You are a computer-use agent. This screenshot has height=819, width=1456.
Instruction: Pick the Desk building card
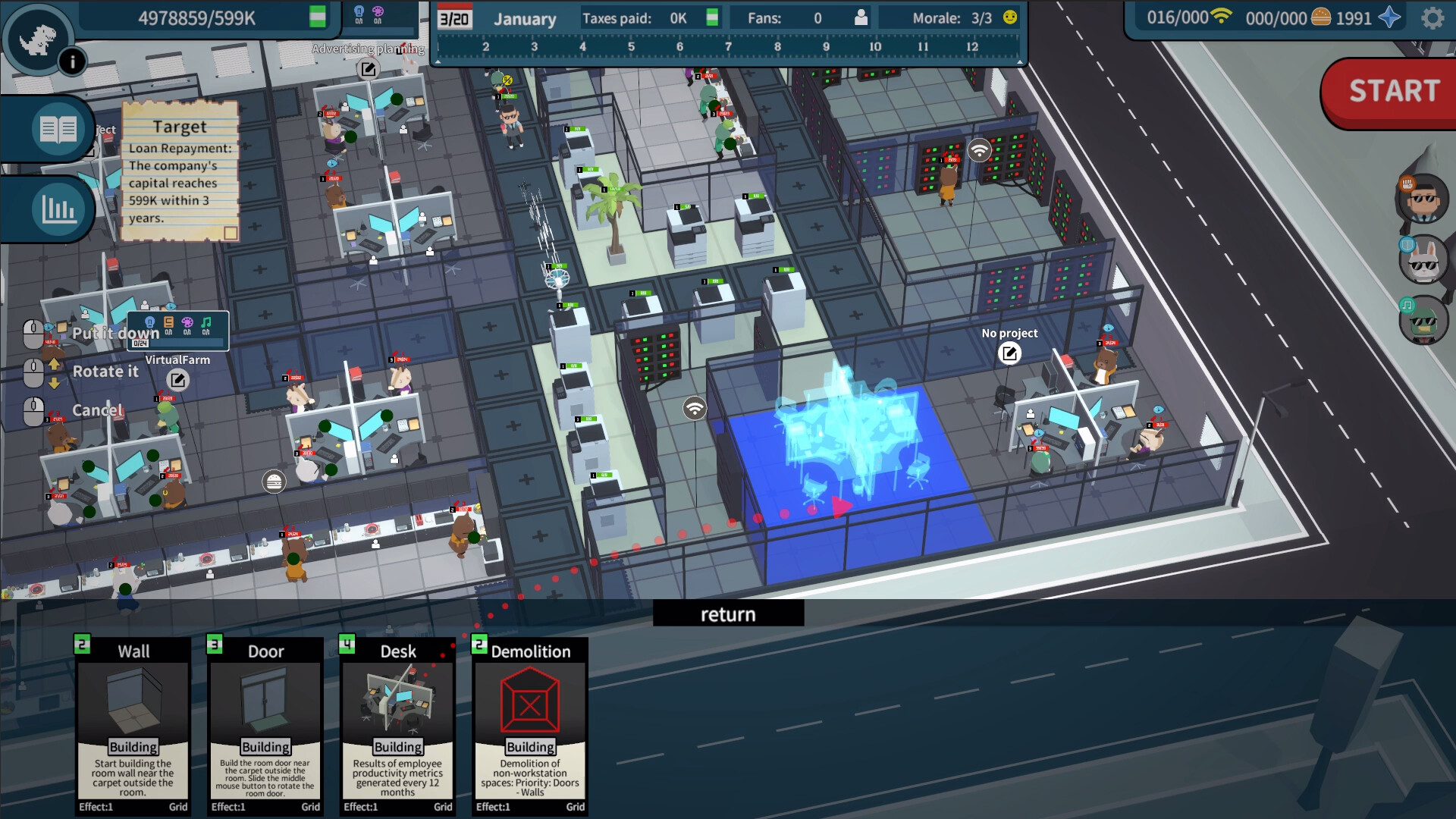397,726
